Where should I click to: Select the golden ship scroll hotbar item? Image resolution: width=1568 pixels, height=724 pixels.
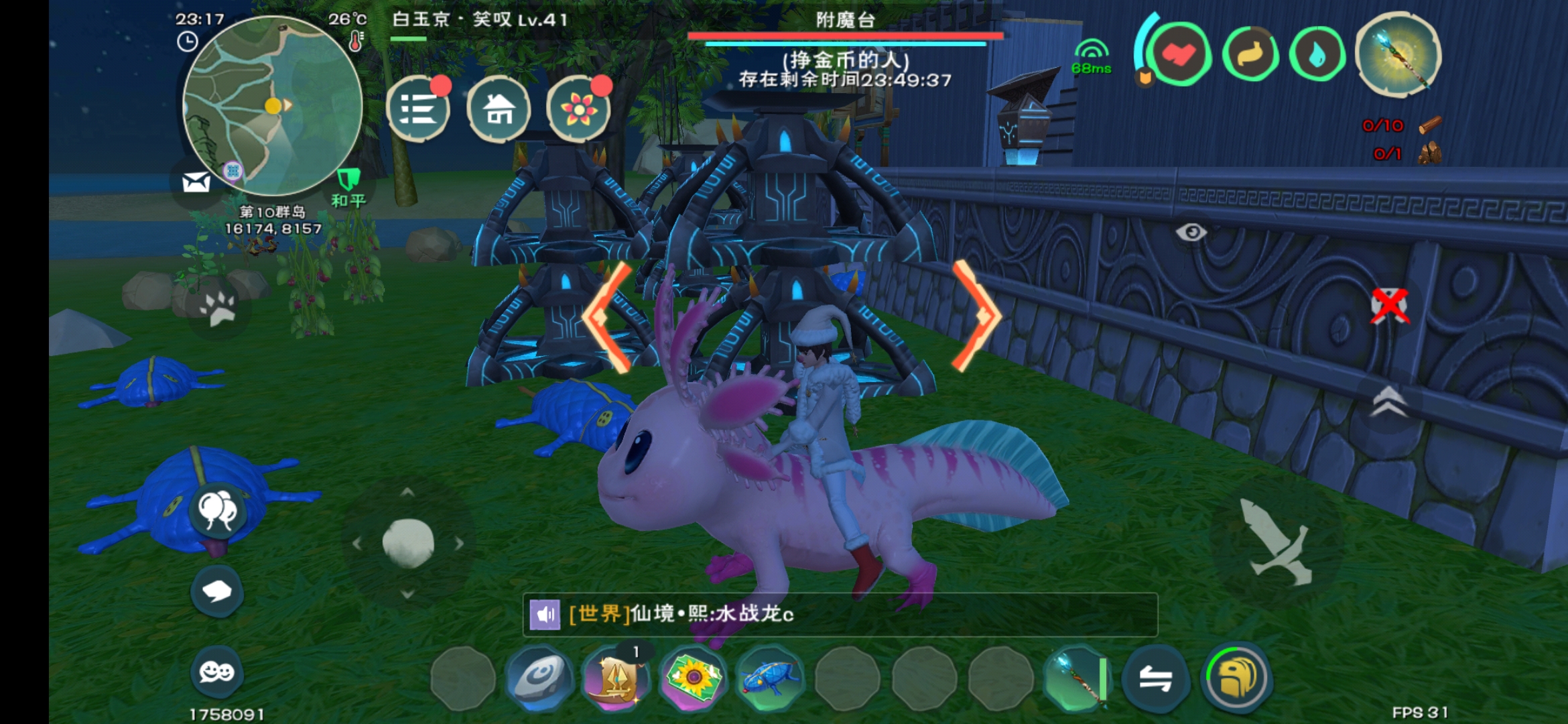[x=616, y=678]
